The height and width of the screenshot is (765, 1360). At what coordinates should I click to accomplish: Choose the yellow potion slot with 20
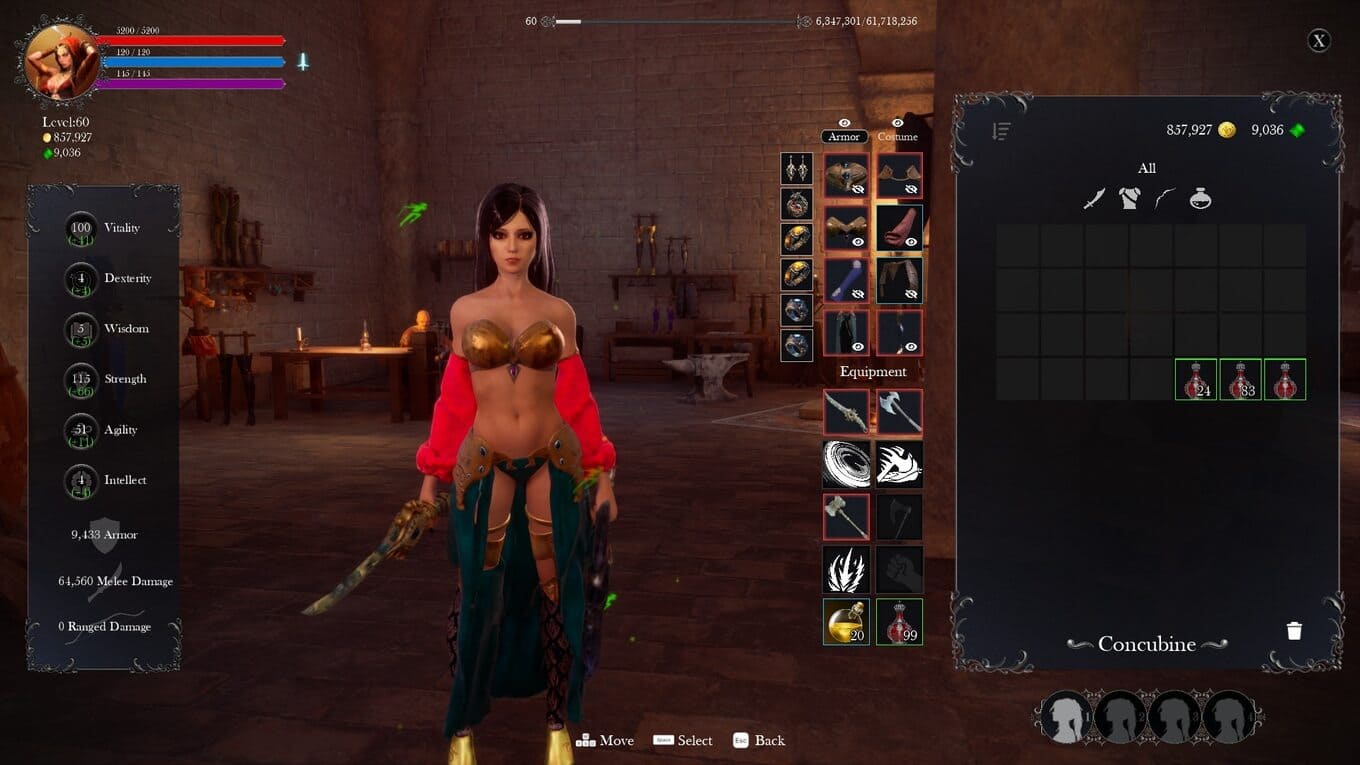click(x=846, y=622)
